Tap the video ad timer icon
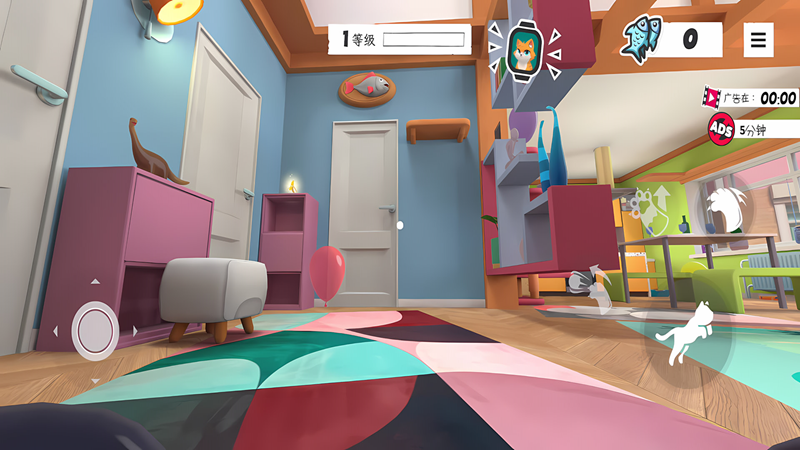The height and width of the screenshot is (450, 800). (713, 98)
